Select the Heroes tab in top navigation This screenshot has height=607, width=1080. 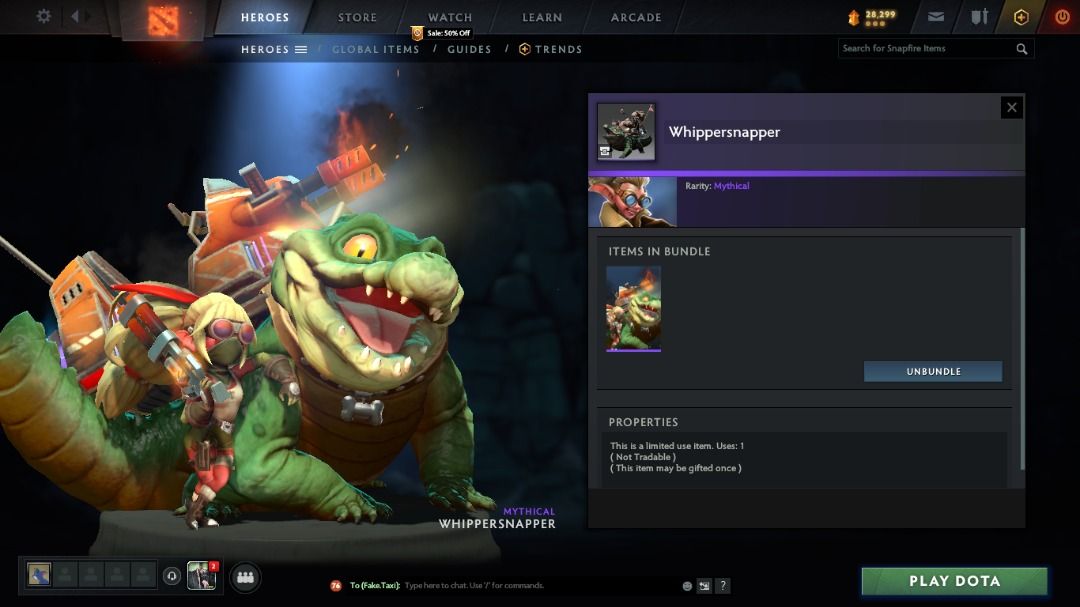click(265, 17)
